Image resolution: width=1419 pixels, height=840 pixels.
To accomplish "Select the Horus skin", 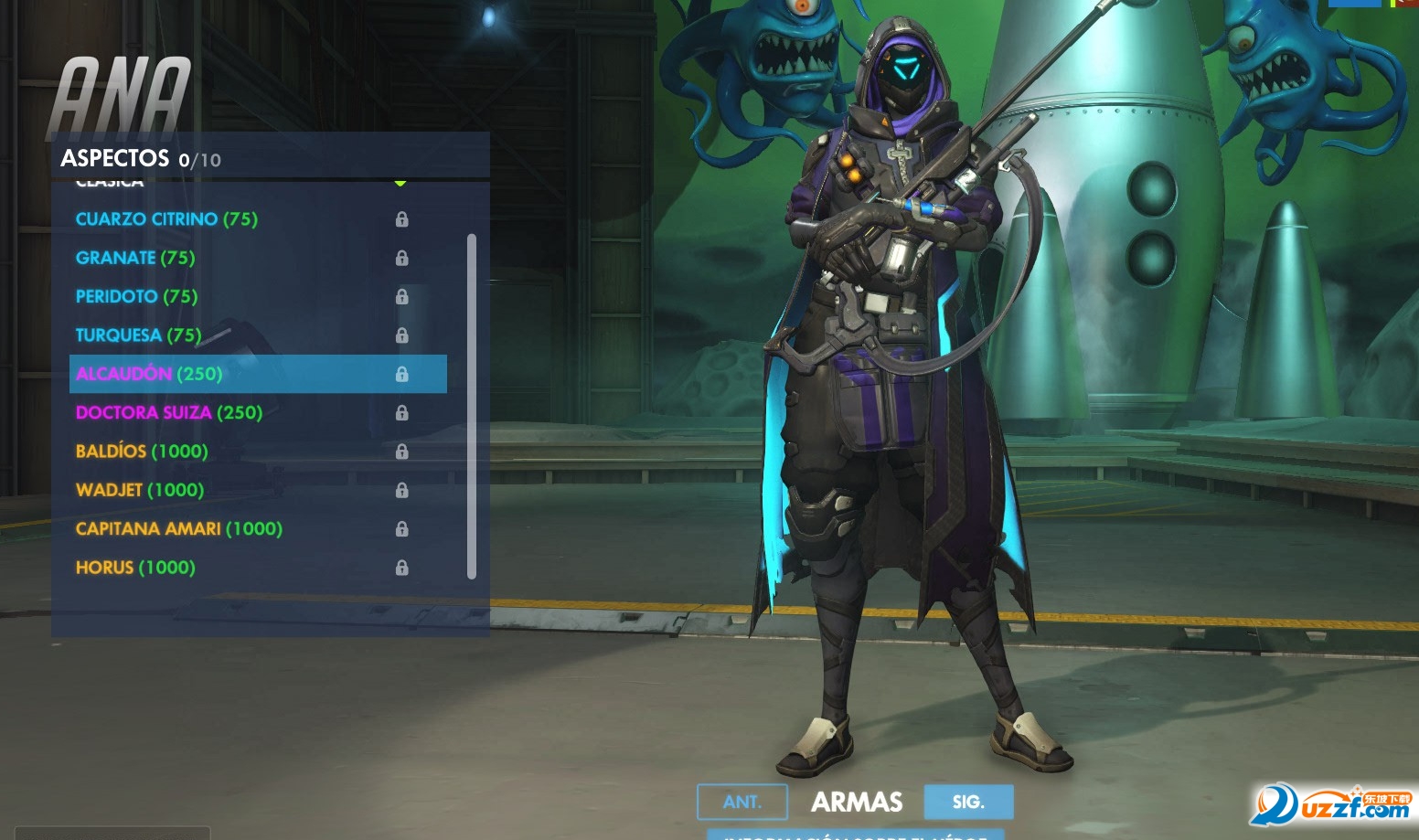I will (x=135, y=568).
